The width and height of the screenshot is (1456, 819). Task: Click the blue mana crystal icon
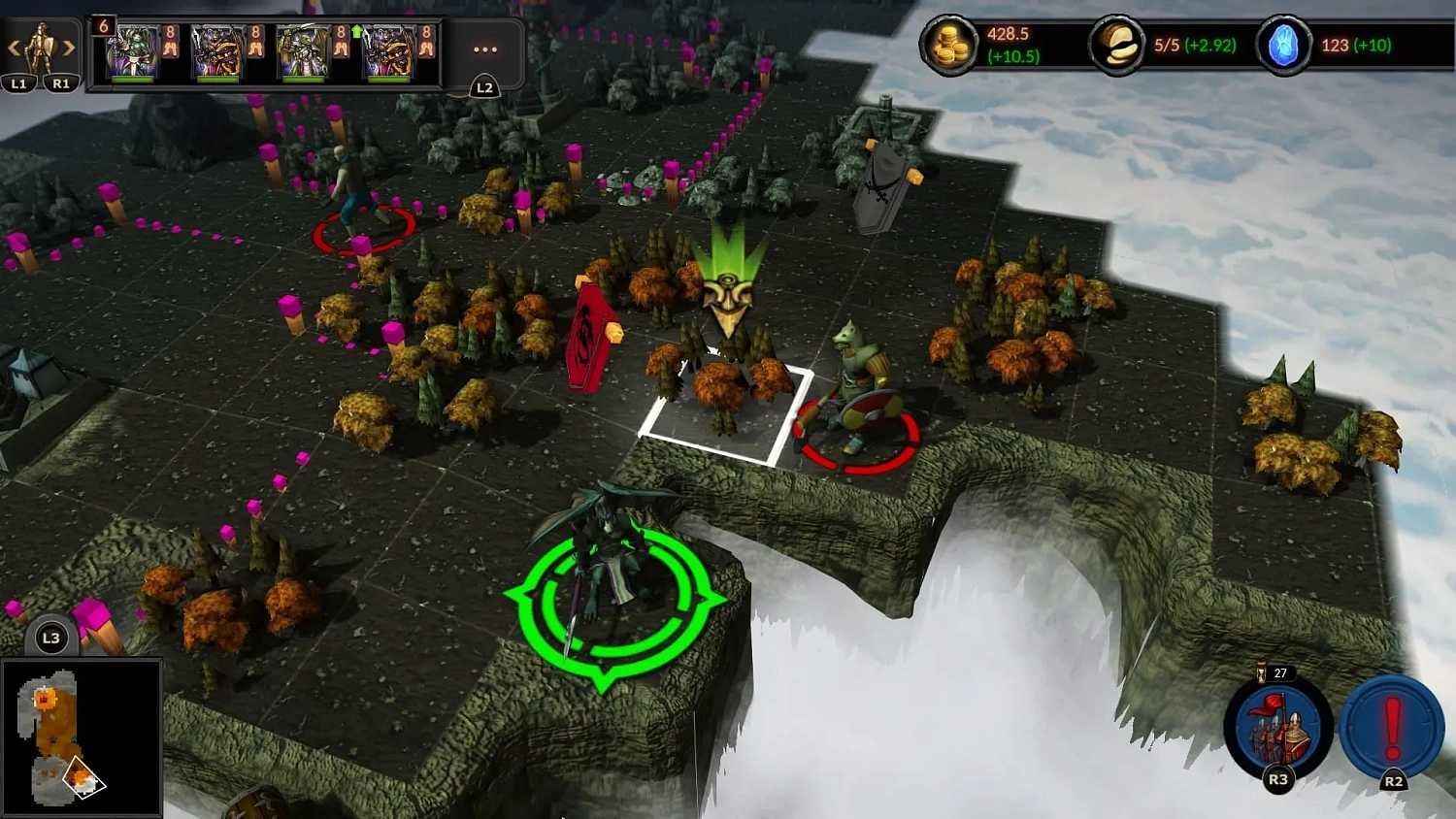(x=1283, y=44)
